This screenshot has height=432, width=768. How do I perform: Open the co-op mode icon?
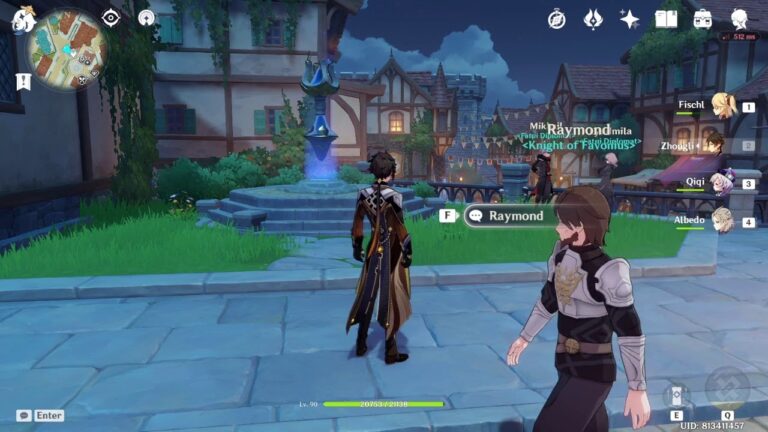tap(147, 18)
